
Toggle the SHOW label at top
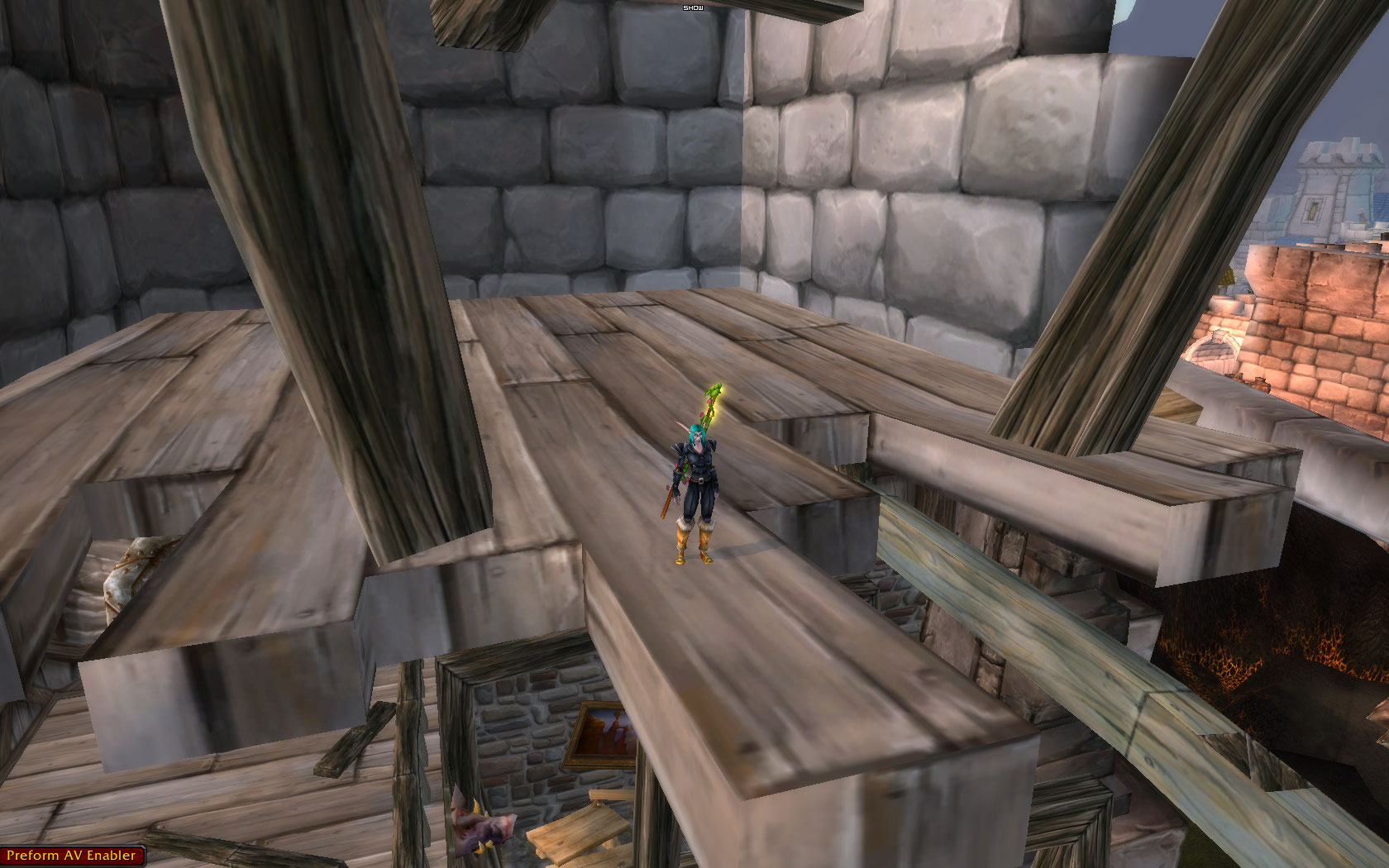click(691, 7)
